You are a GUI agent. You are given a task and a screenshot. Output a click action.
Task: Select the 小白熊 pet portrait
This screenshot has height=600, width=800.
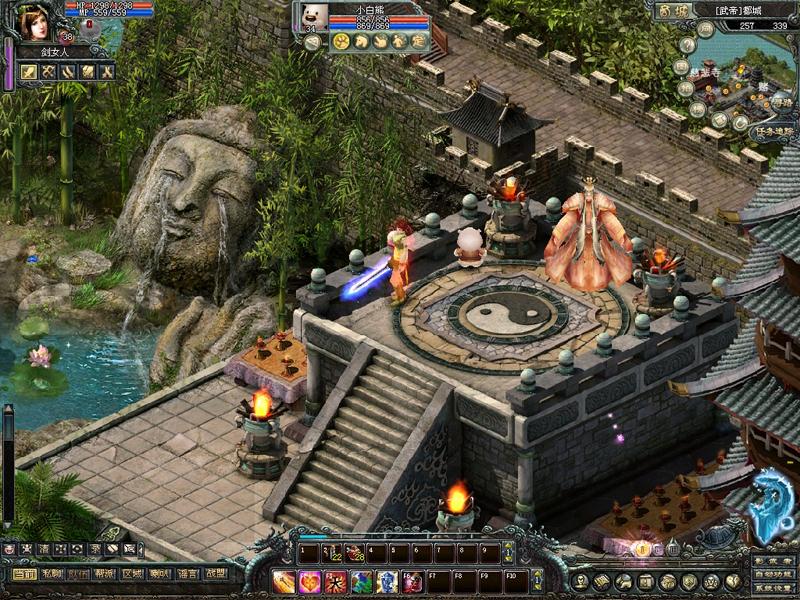pos(311,16)
